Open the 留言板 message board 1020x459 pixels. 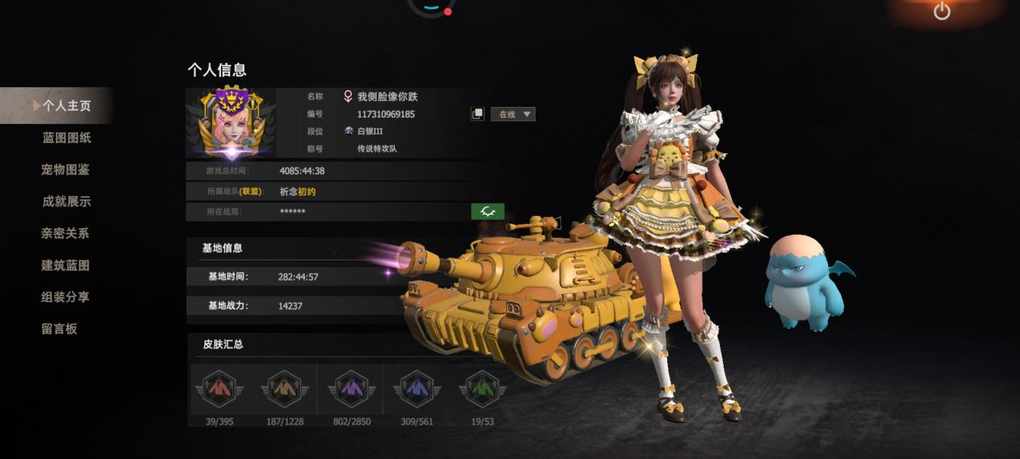(59, 329)
